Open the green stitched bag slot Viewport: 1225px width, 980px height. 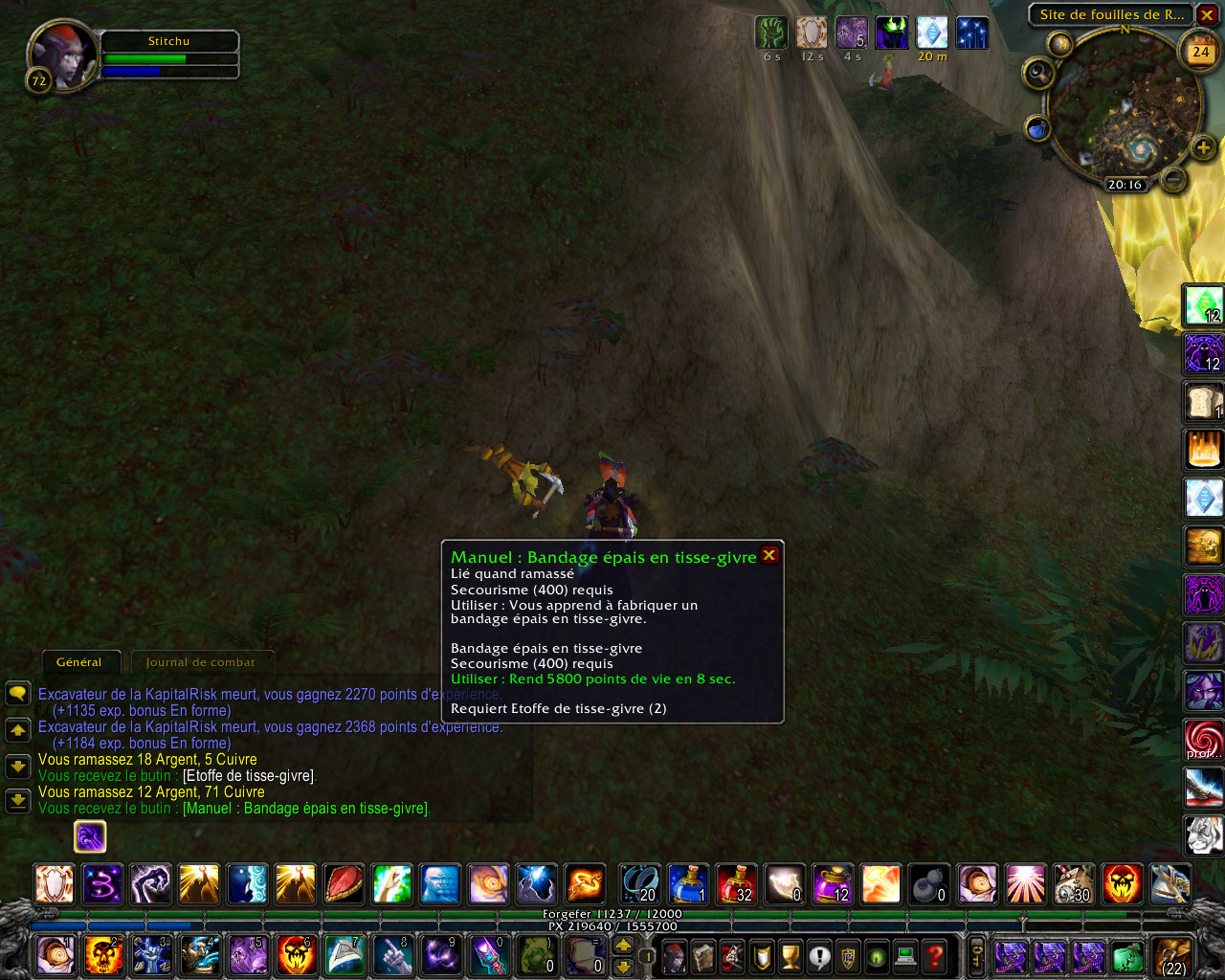(x=1126, y=956)
